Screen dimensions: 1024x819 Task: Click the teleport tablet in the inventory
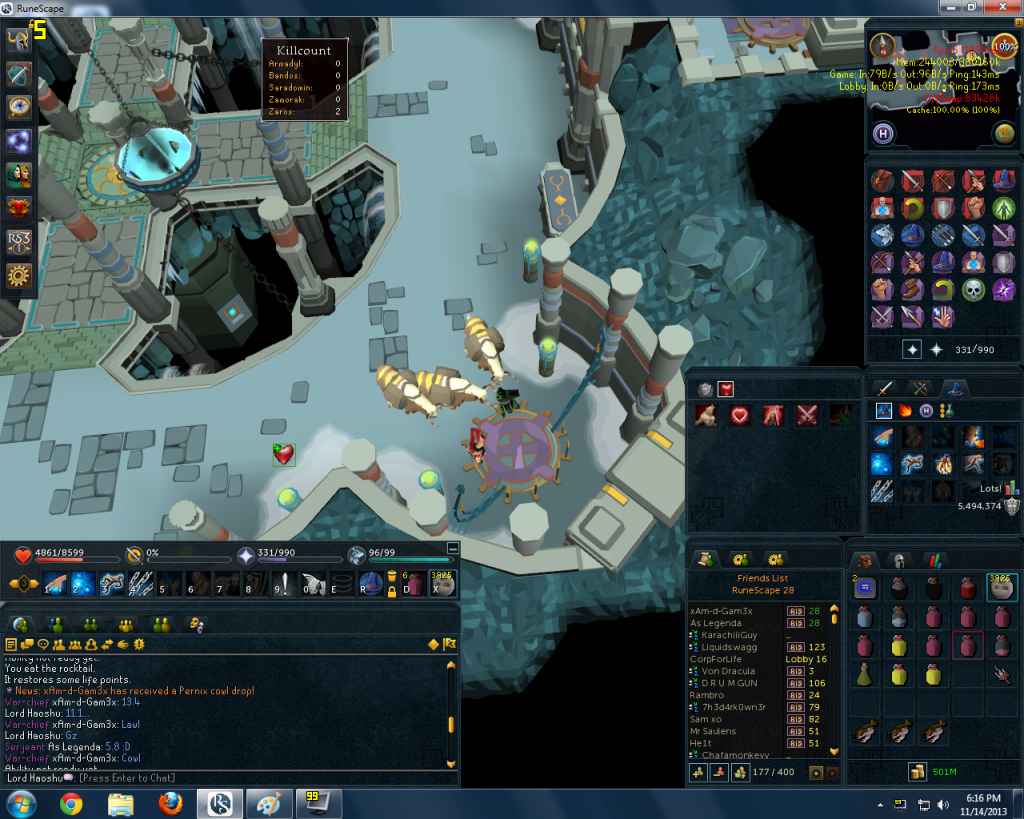[866, 588]
